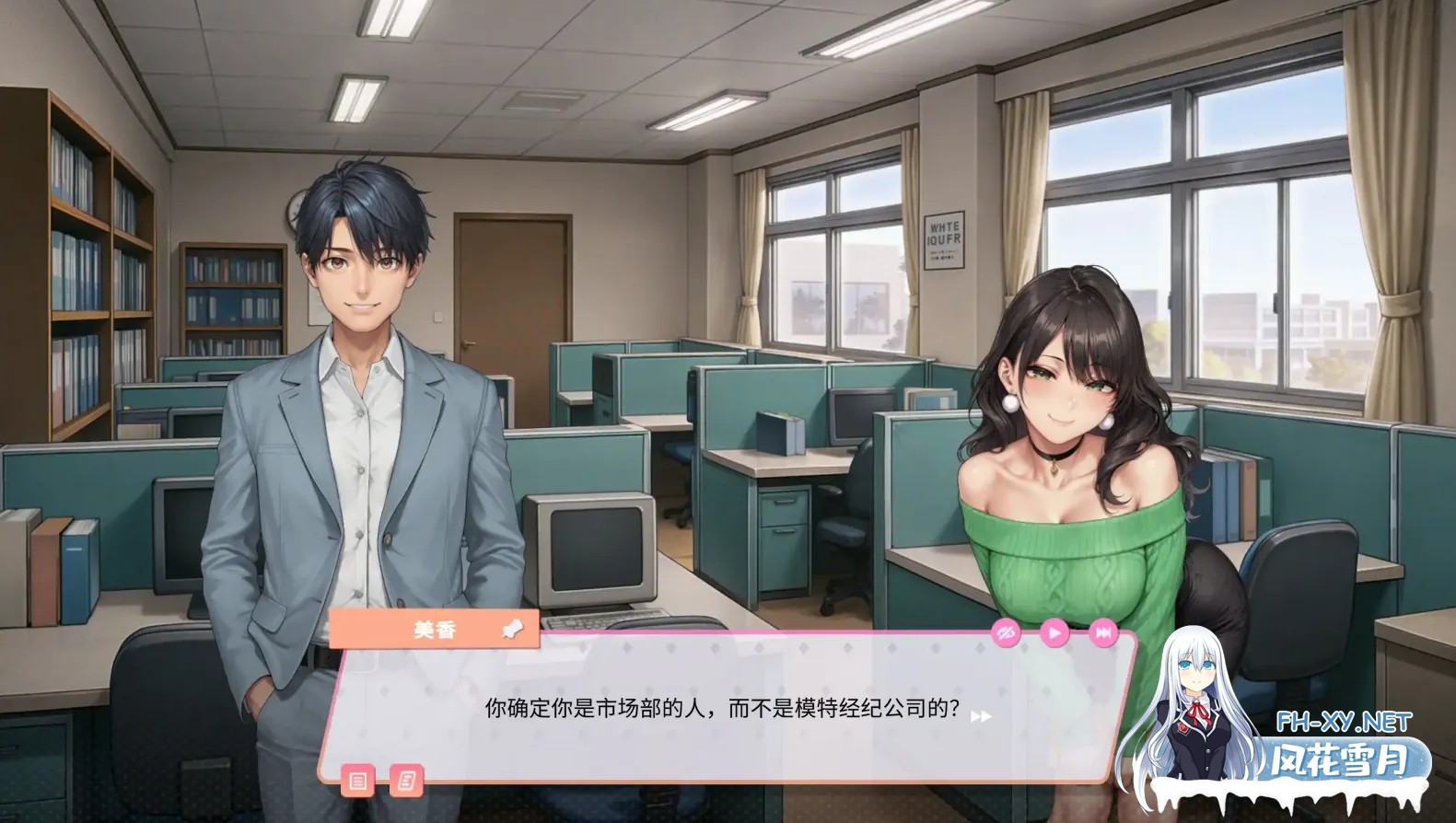Expand the backlog panel from its icon
Viewport: 1456px width, 823px height.
tap(359, 781)
